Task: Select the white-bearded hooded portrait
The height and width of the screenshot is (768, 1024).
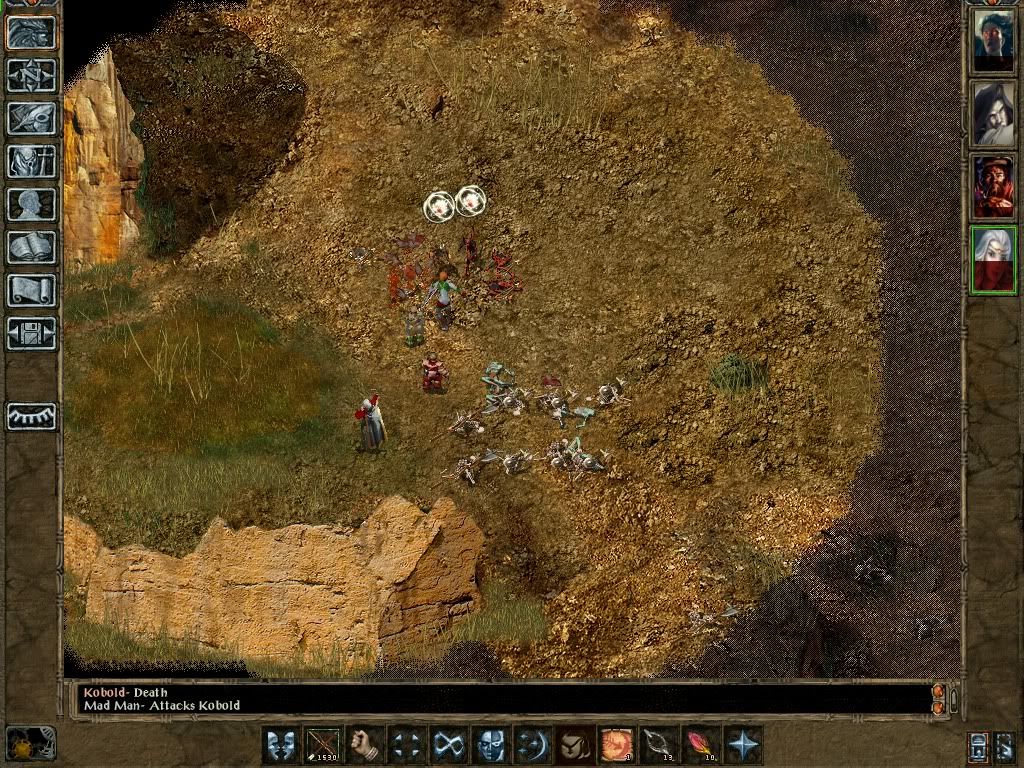Action: tap(993, 114)
